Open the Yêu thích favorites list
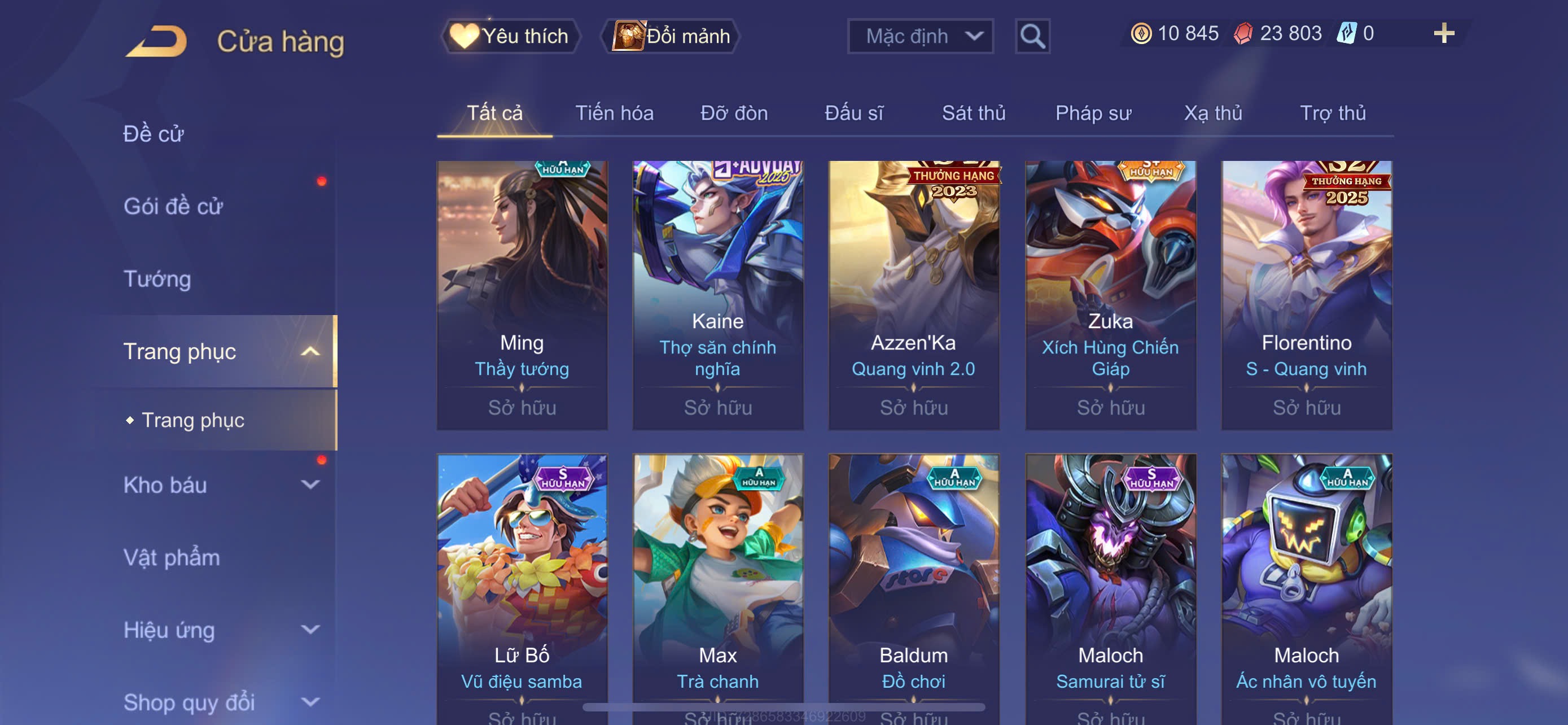The image size is (1568, 725). (511, 36)
